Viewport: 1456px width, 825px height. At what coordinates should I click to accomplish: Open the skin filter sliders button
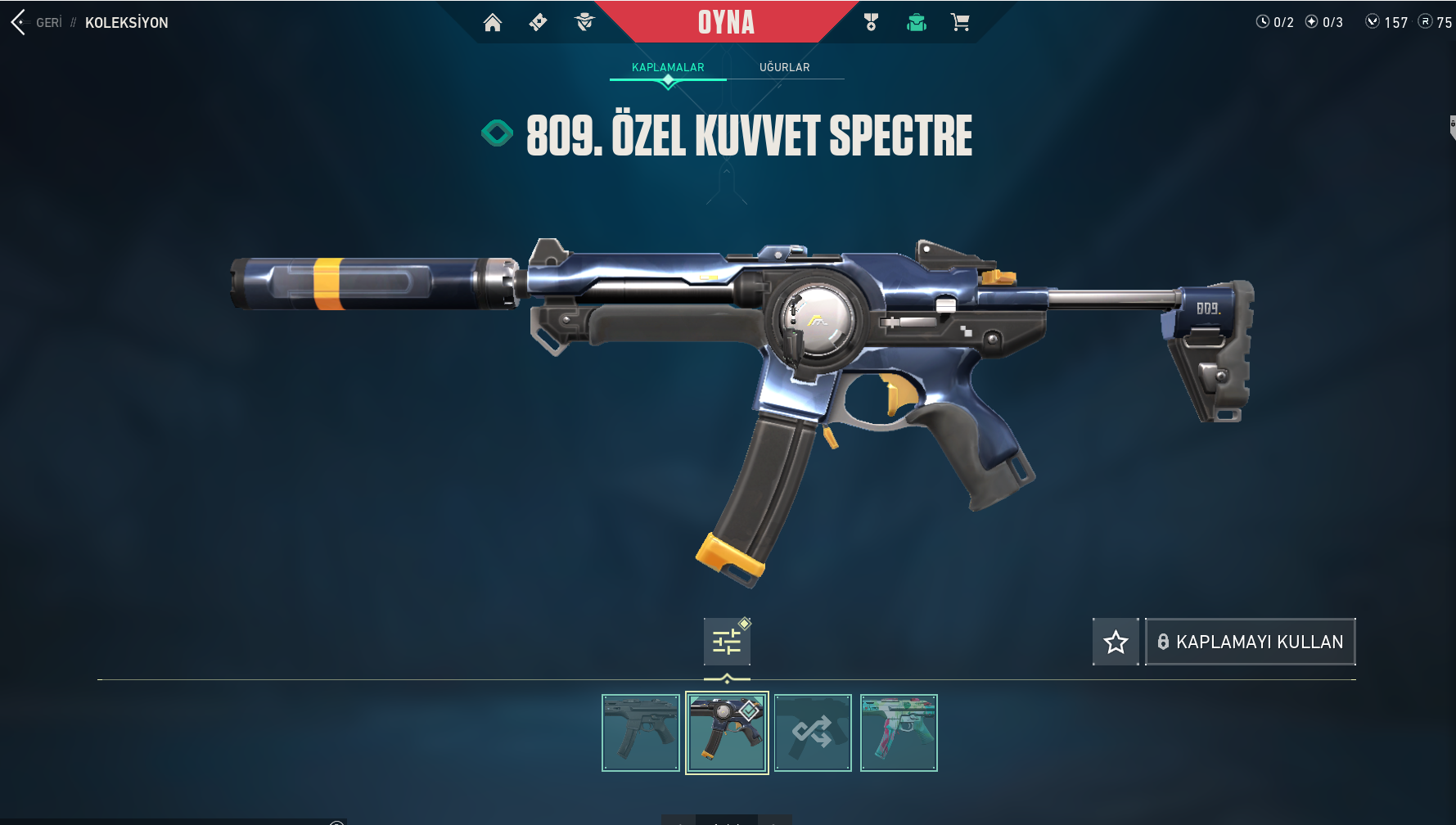pos(727,642)
